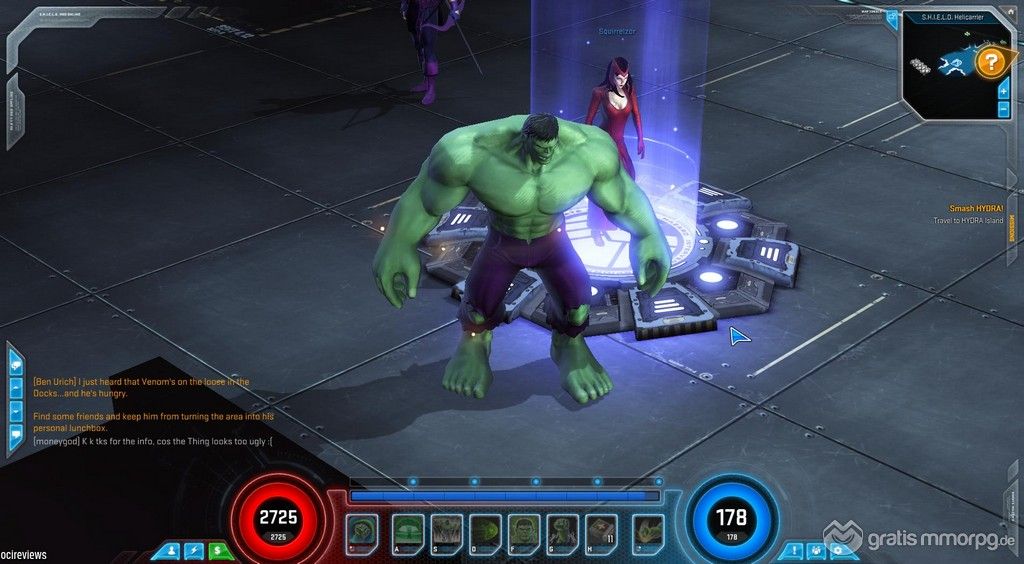Screen dimensions: 1024x564
Task: Open the lightning bolt powers panel
Action: (193, 550)
